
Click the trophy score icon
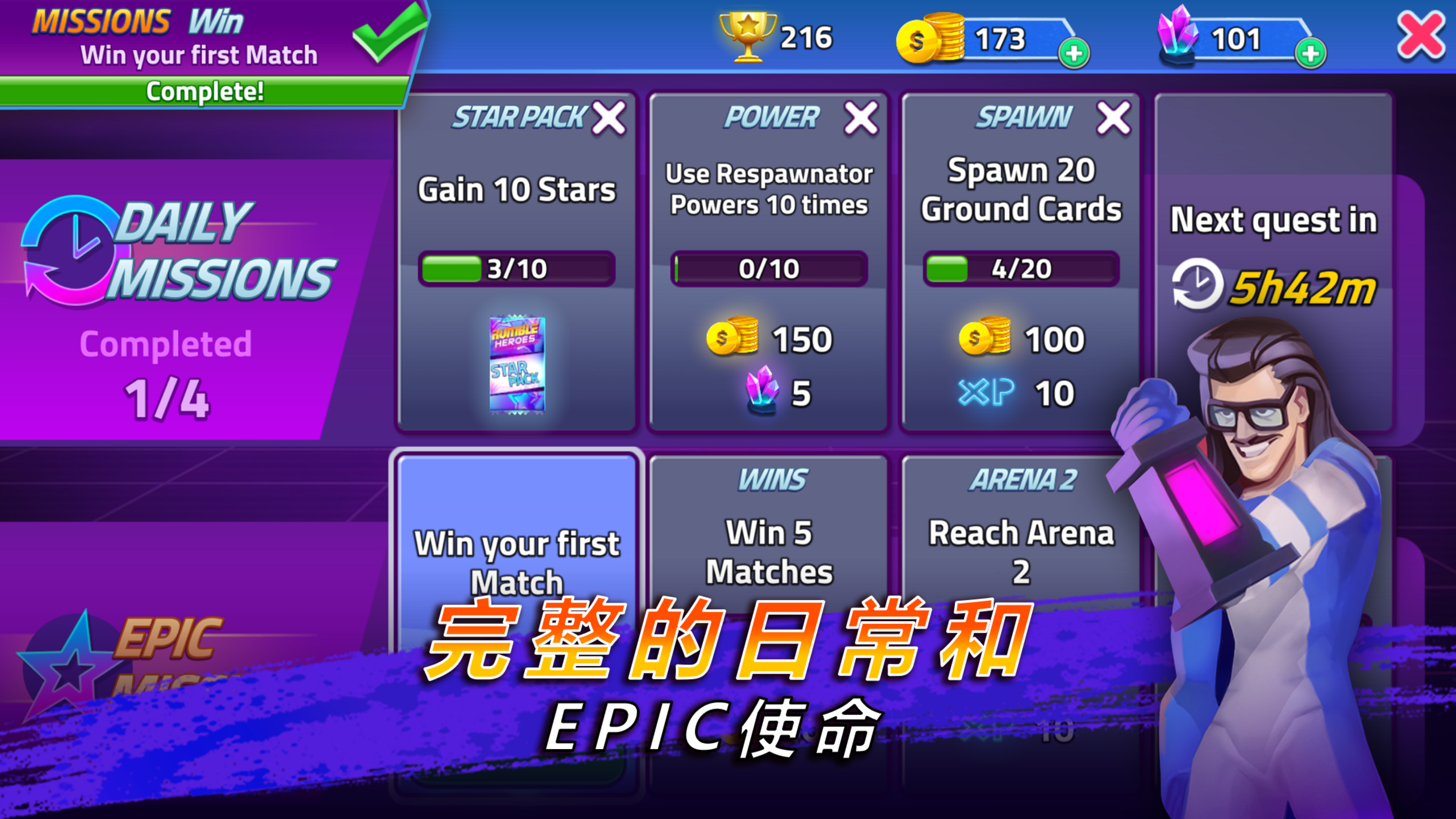point(750,37)
